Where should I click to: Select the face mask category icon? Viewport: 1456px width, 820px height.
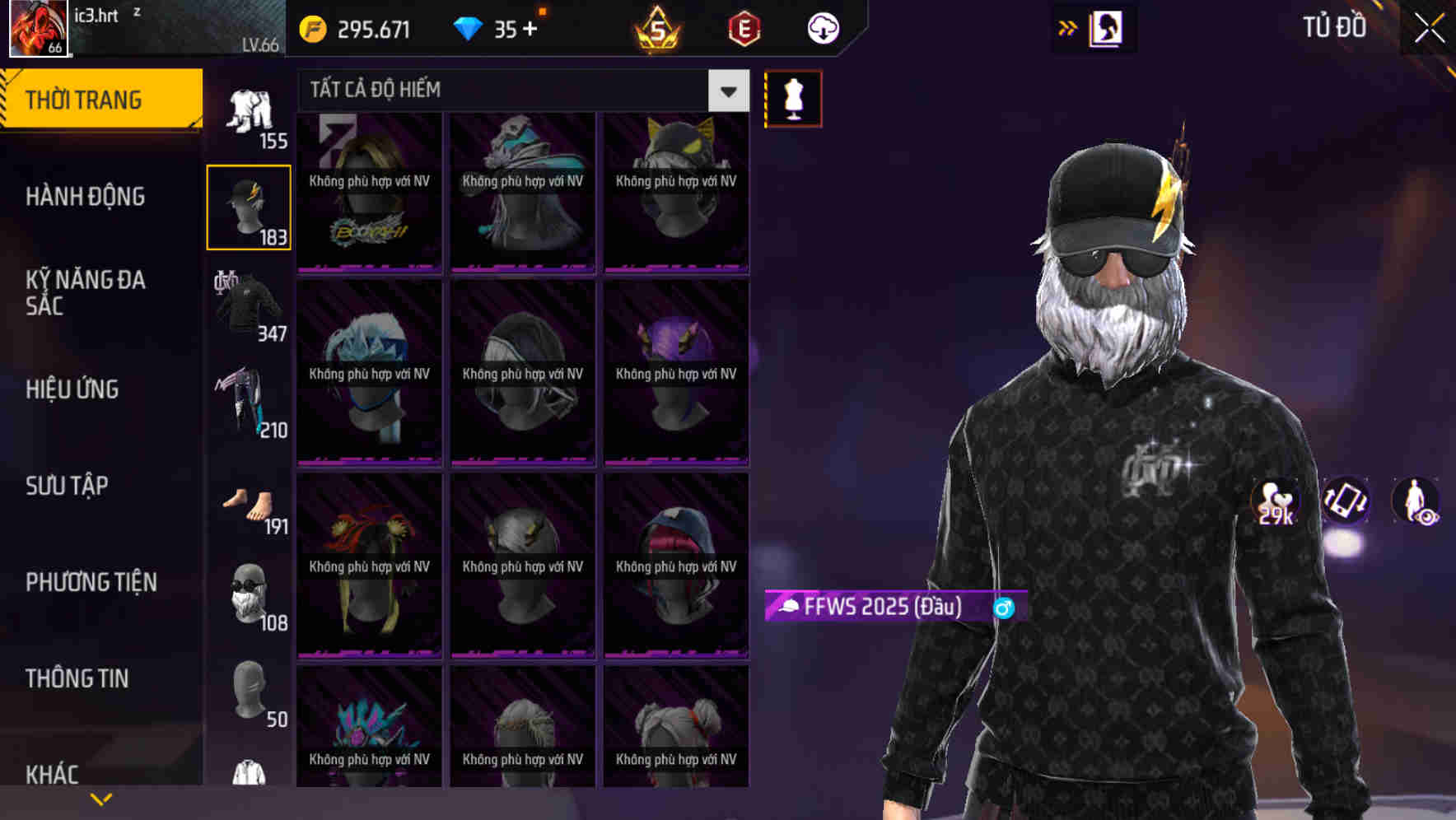pos(249,595)
